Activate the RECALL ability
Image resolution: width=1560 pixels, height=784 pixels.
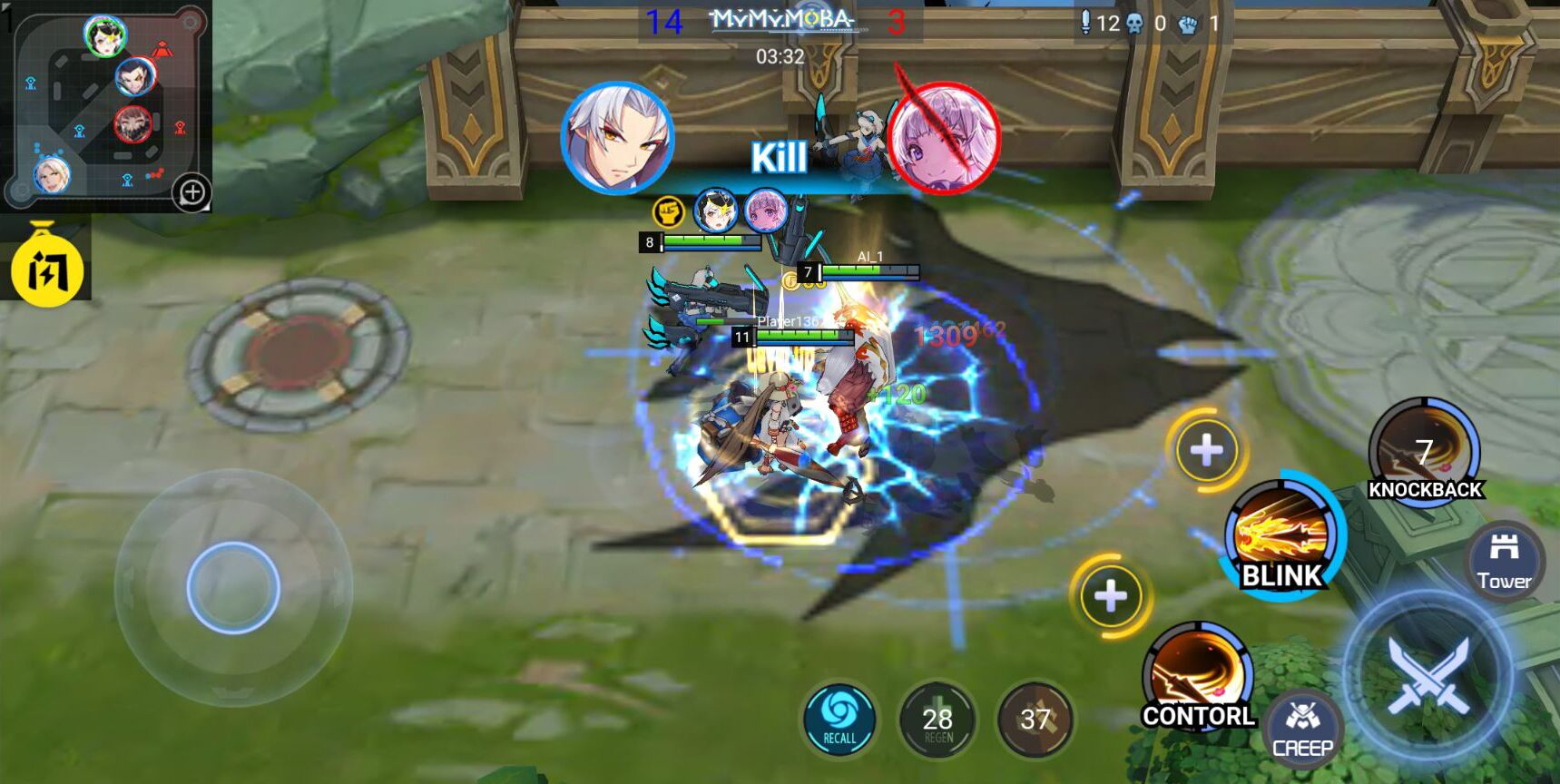click(x=839, y=719)
